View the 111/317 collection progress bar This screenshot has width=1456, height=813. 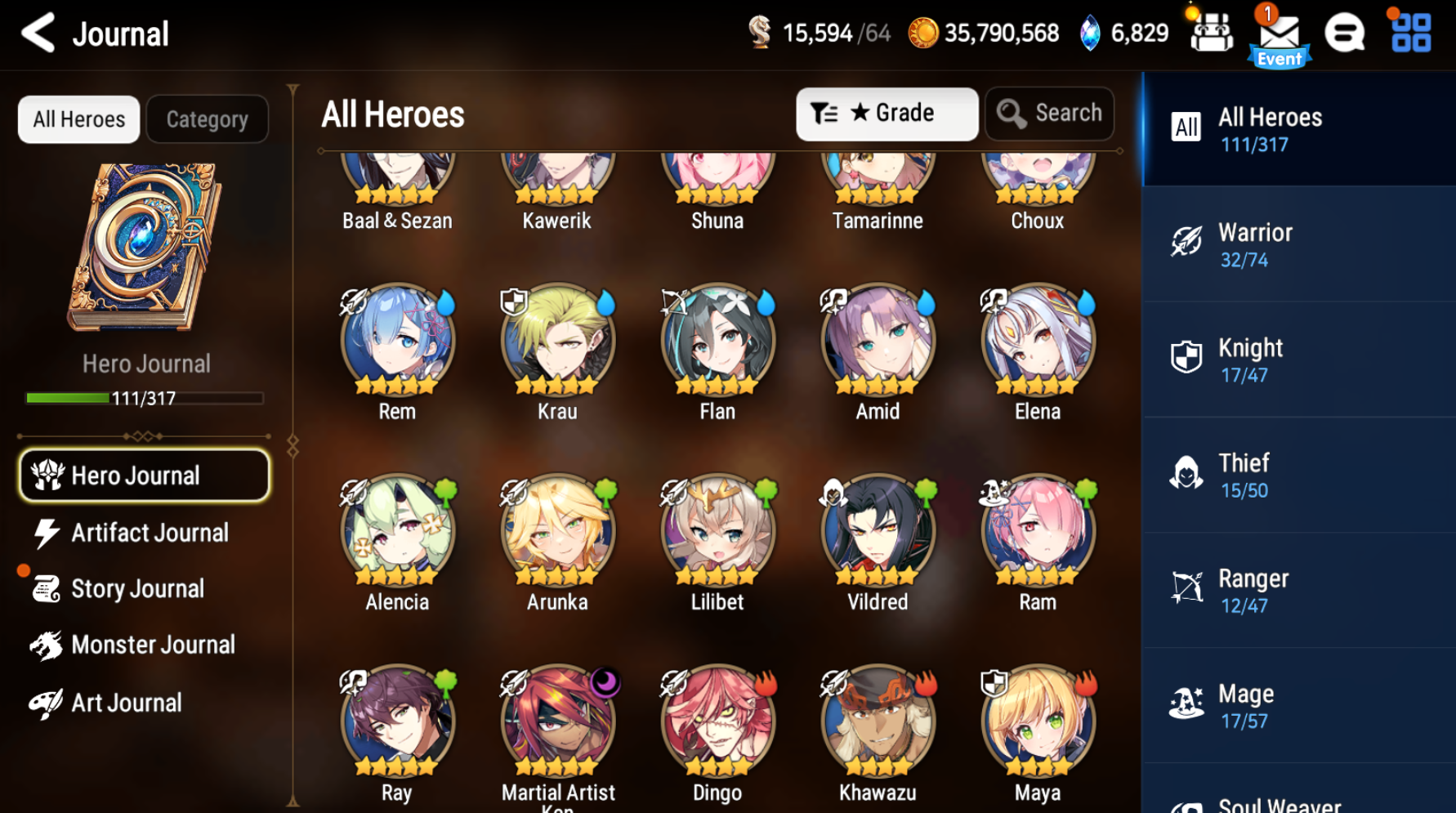click(144, 398)
